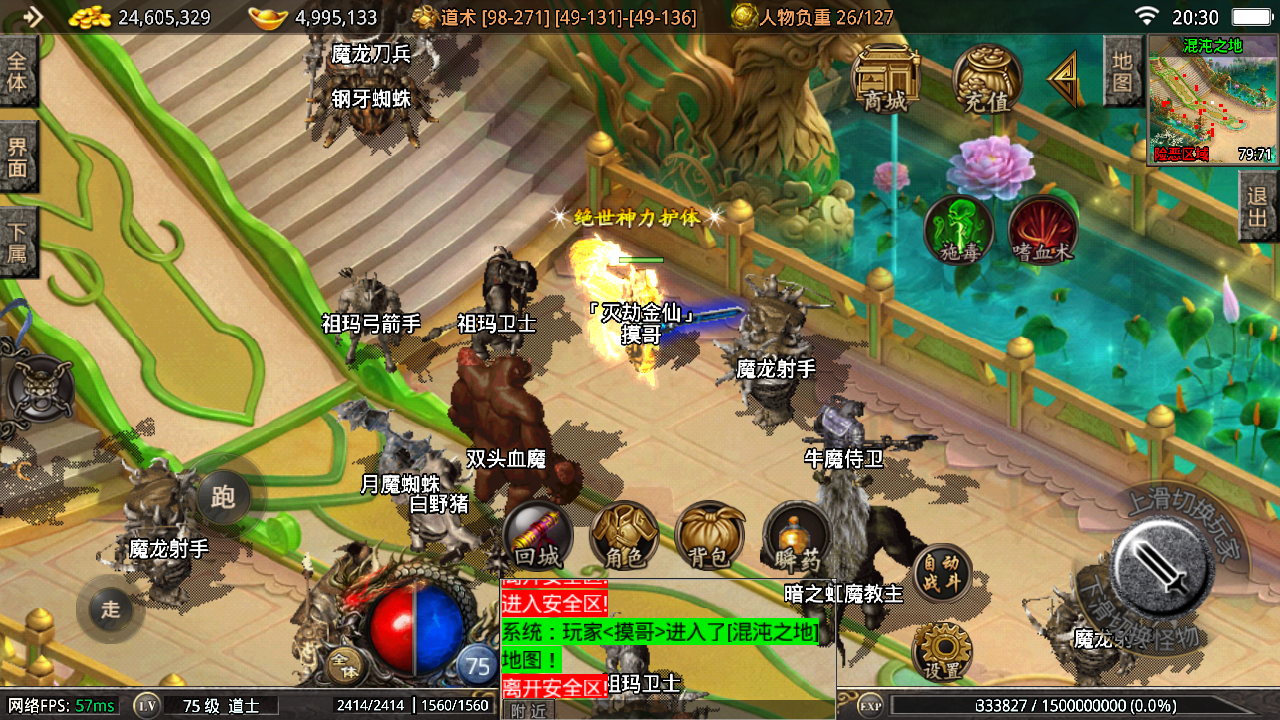Switch to 跑 run mode

223,497
